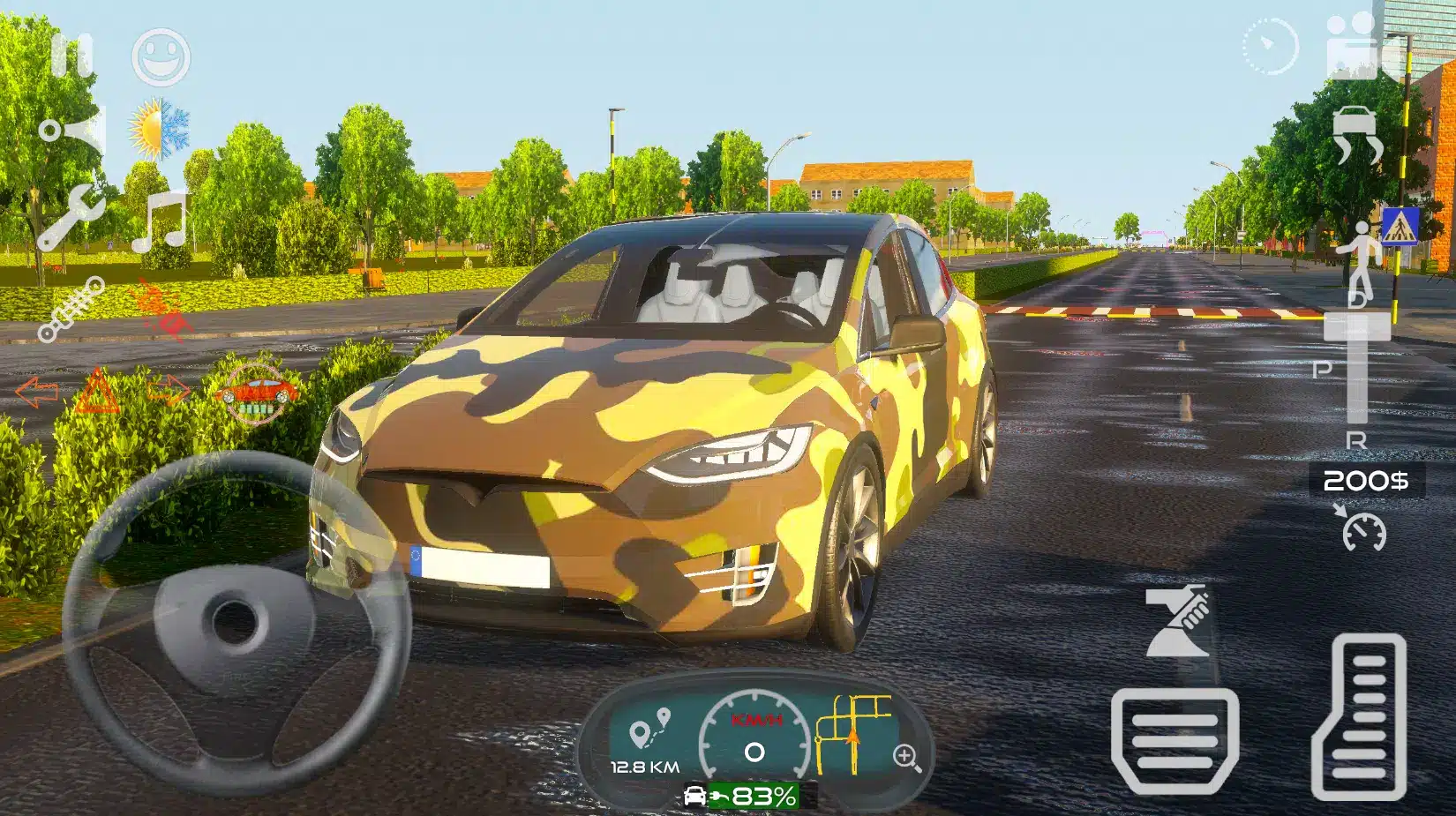1456x816 pixels.
Task: Pause the game with the pause button
Action: [71, 56]
